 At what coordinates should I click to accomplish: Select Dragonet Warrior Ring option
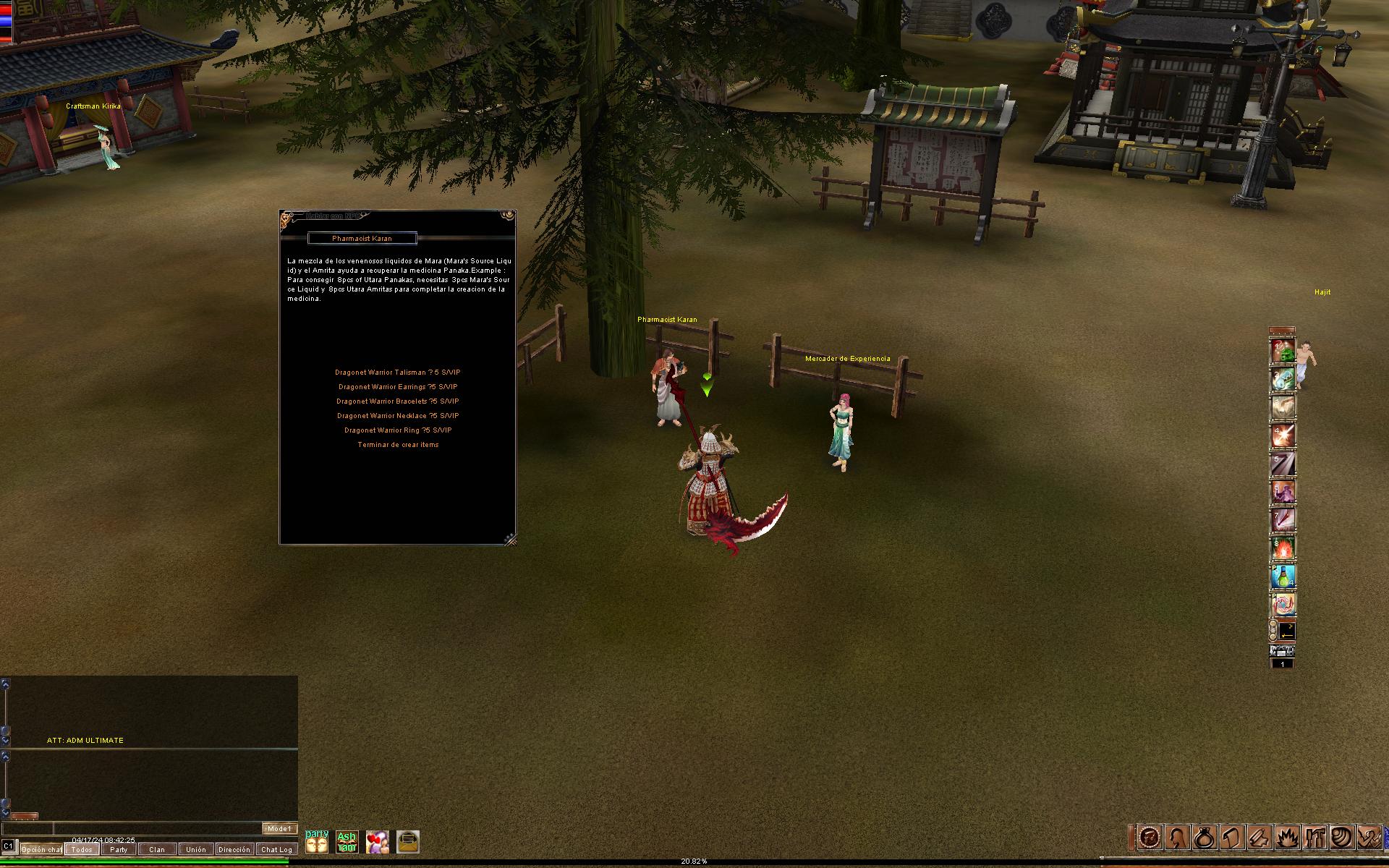(397, 430)
